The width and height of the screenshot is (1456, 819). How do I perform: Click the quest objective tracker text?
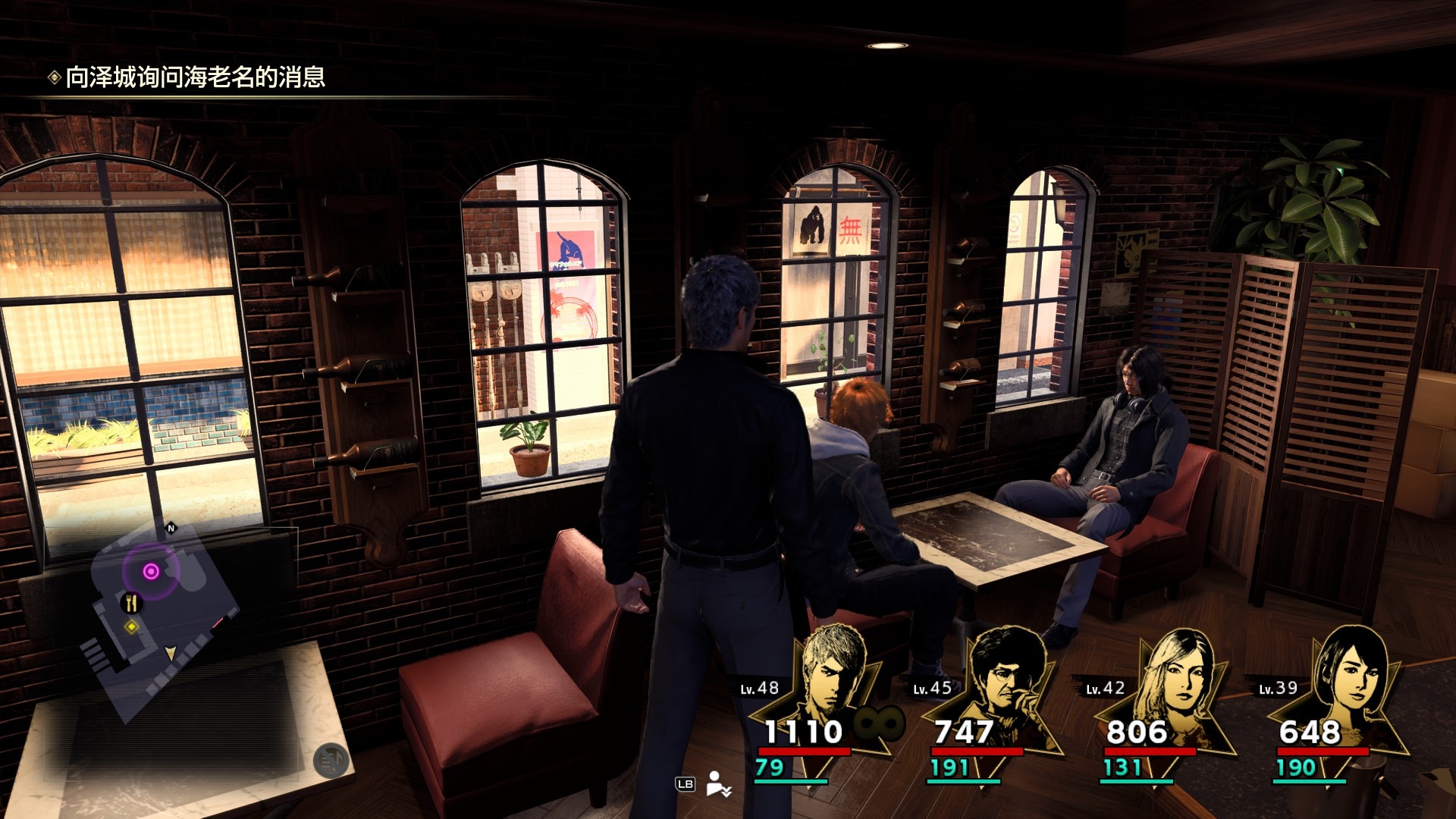pyautogui.click(x=195, y=77)
